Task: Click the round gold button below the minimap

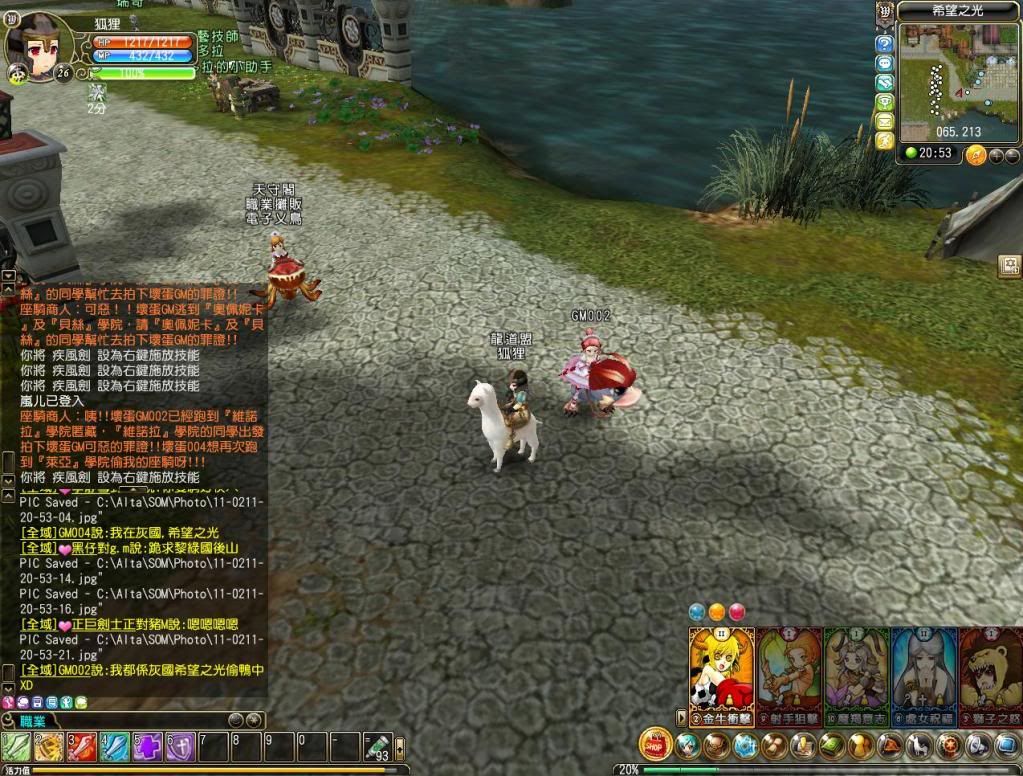Action: coord(976,155)
